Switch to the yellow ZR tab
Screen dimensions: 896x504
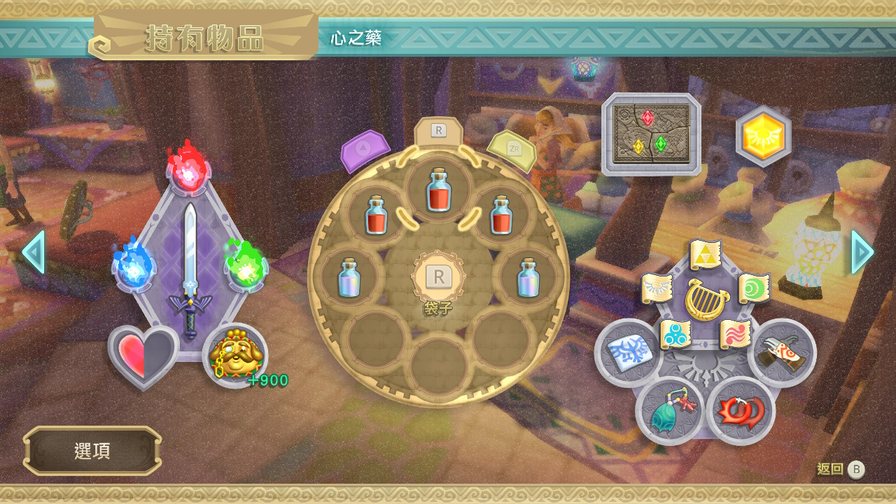point(510,150)
